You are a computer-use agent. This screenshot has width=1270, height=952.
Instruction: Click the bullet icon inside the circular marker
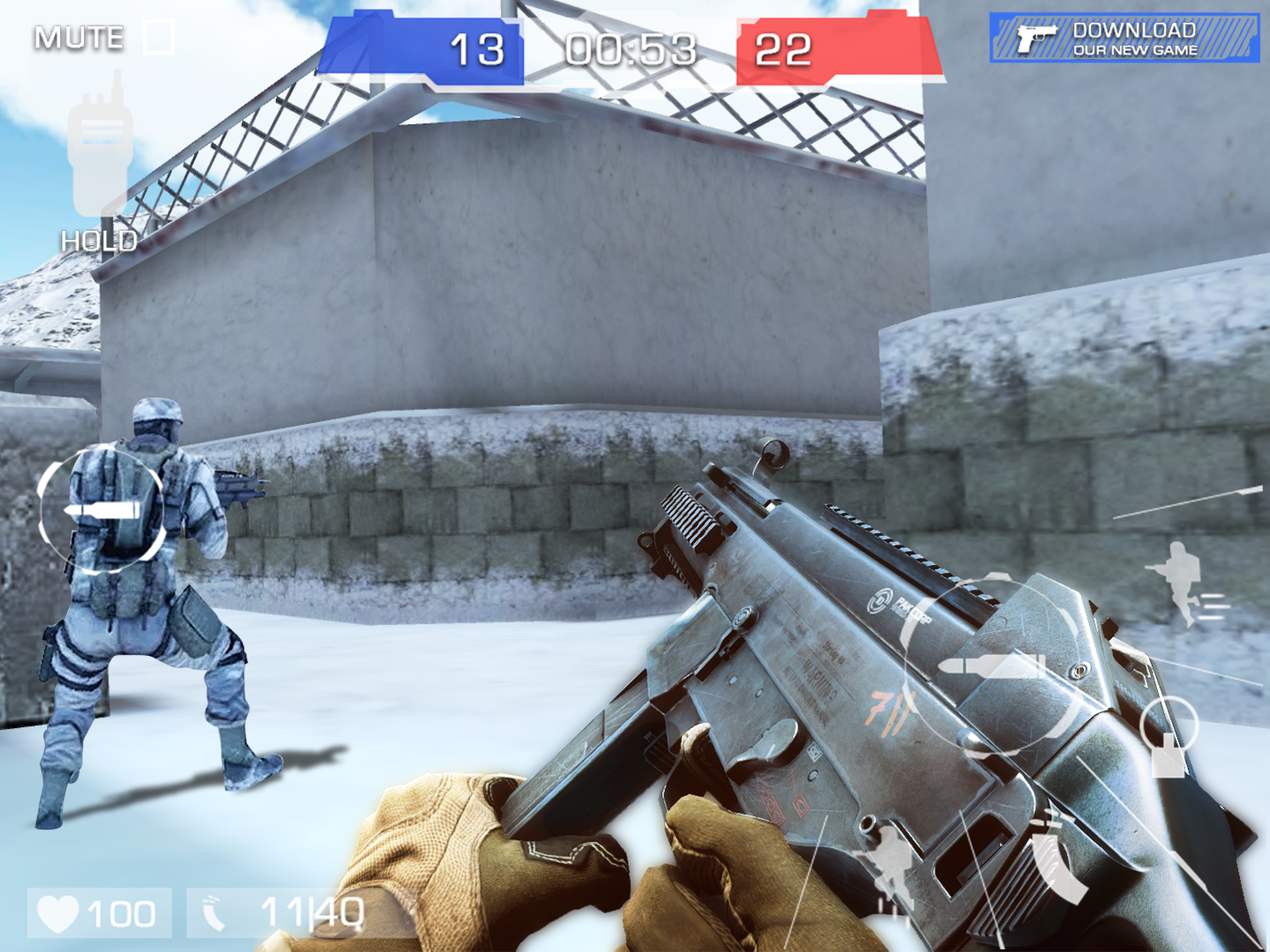103,511
